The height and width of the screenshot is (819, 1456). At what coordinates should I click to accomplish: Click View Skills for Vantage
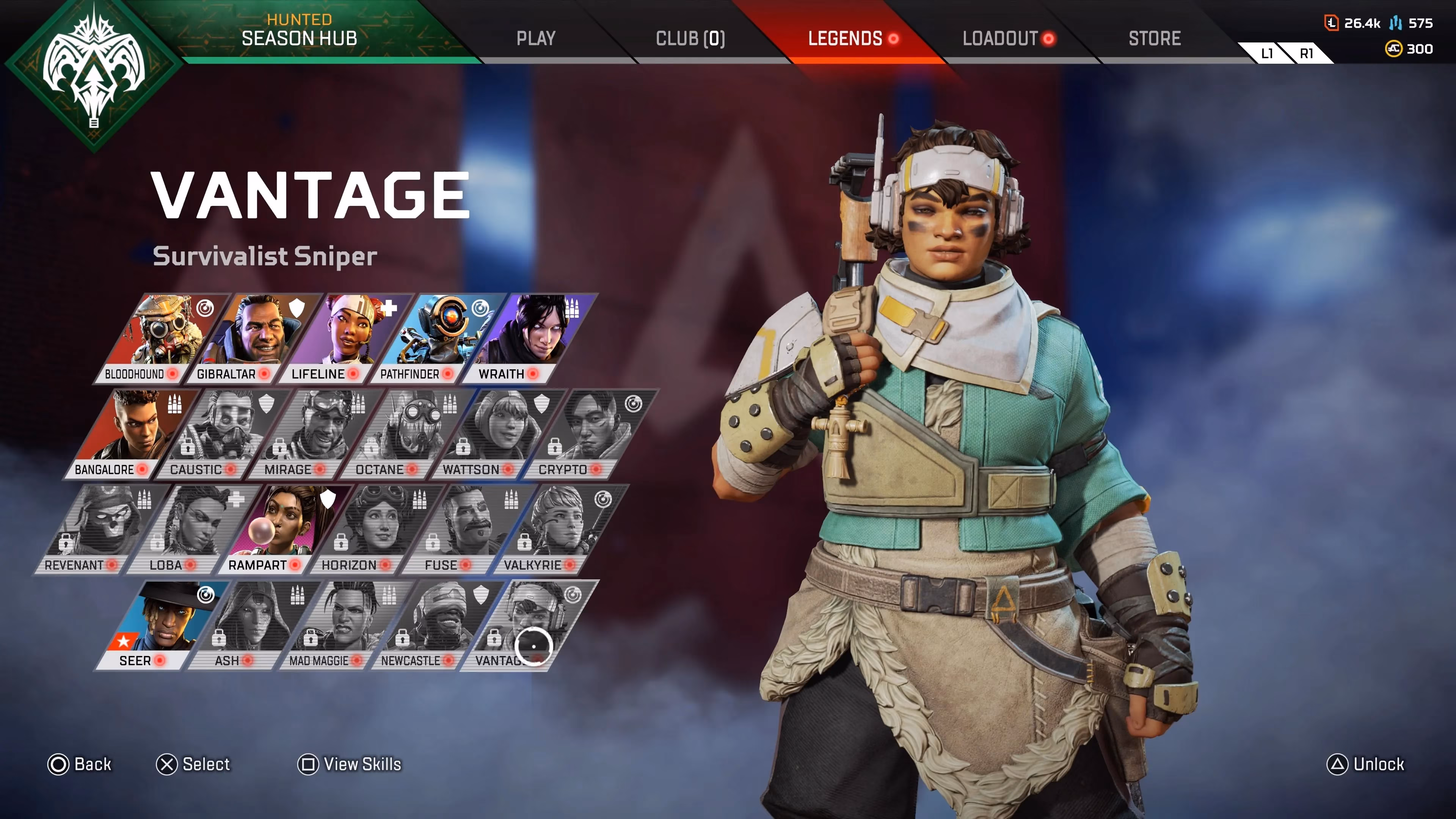coord(349,765)
